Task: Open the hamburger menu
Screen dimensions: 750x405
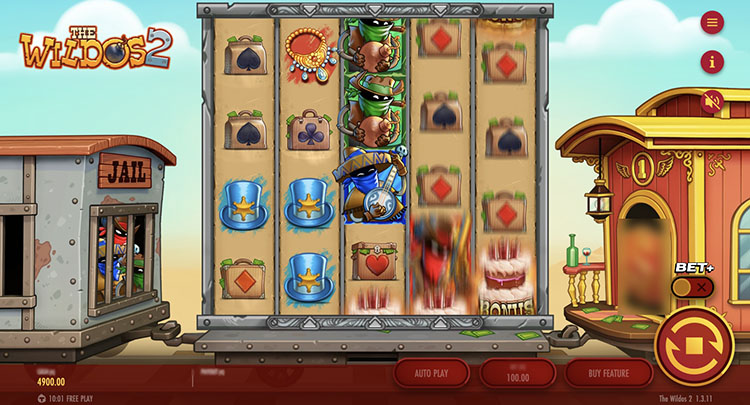Action: click(x=712, y=22)
